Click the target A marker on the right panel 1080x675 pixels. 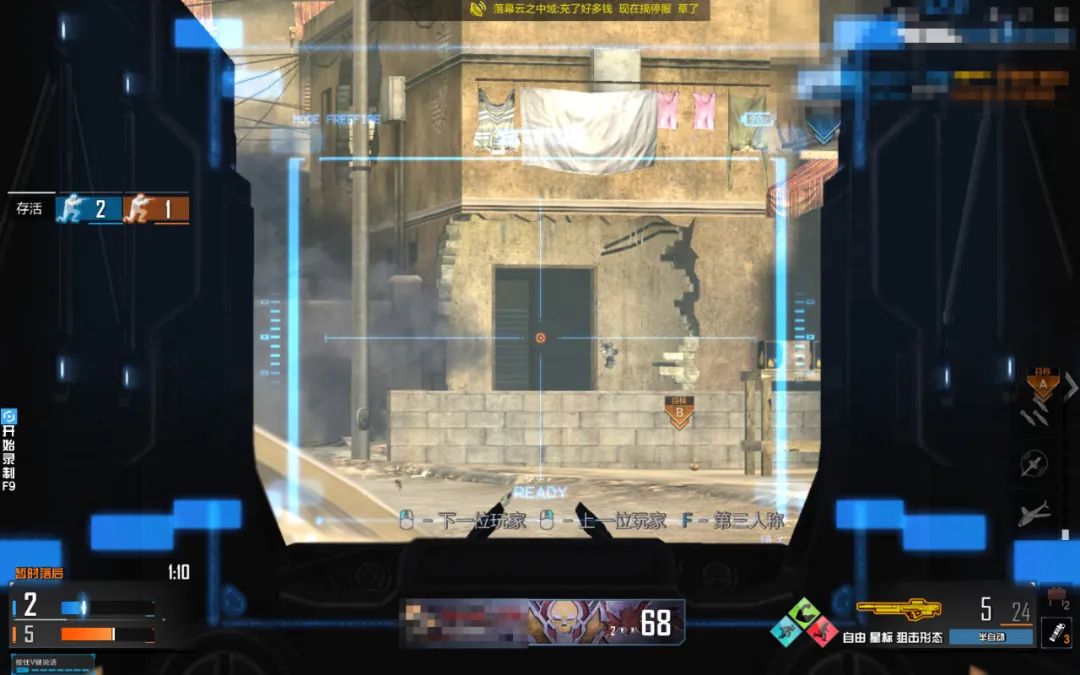point(1042,384)
